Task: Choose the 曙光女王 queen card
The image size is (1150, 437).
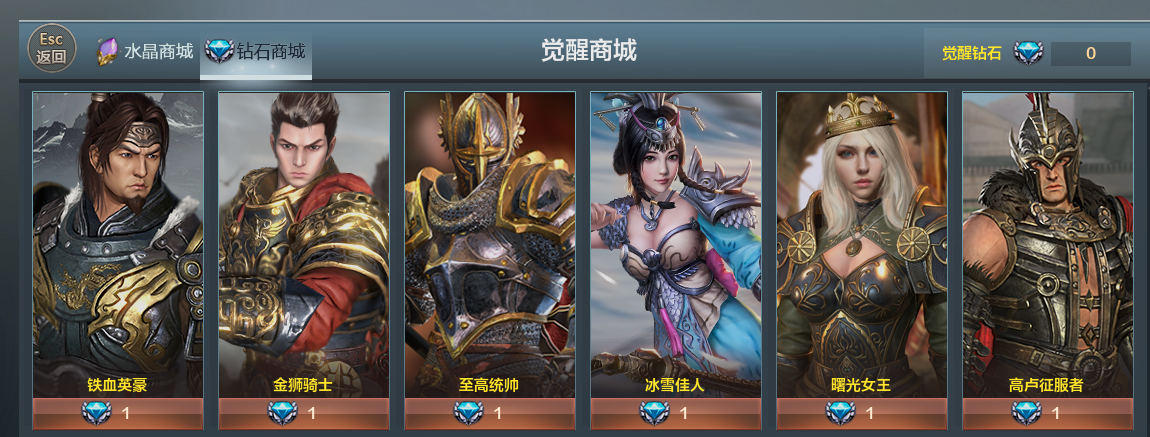Action: tap(862, 240)
